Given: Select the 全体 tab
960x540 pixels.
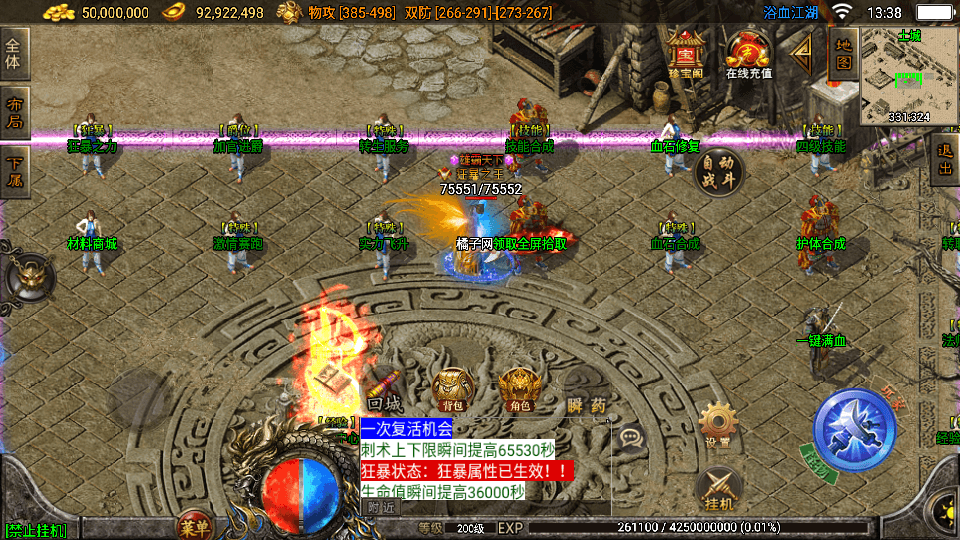Looking at the screenshot, I should [15, 53].
